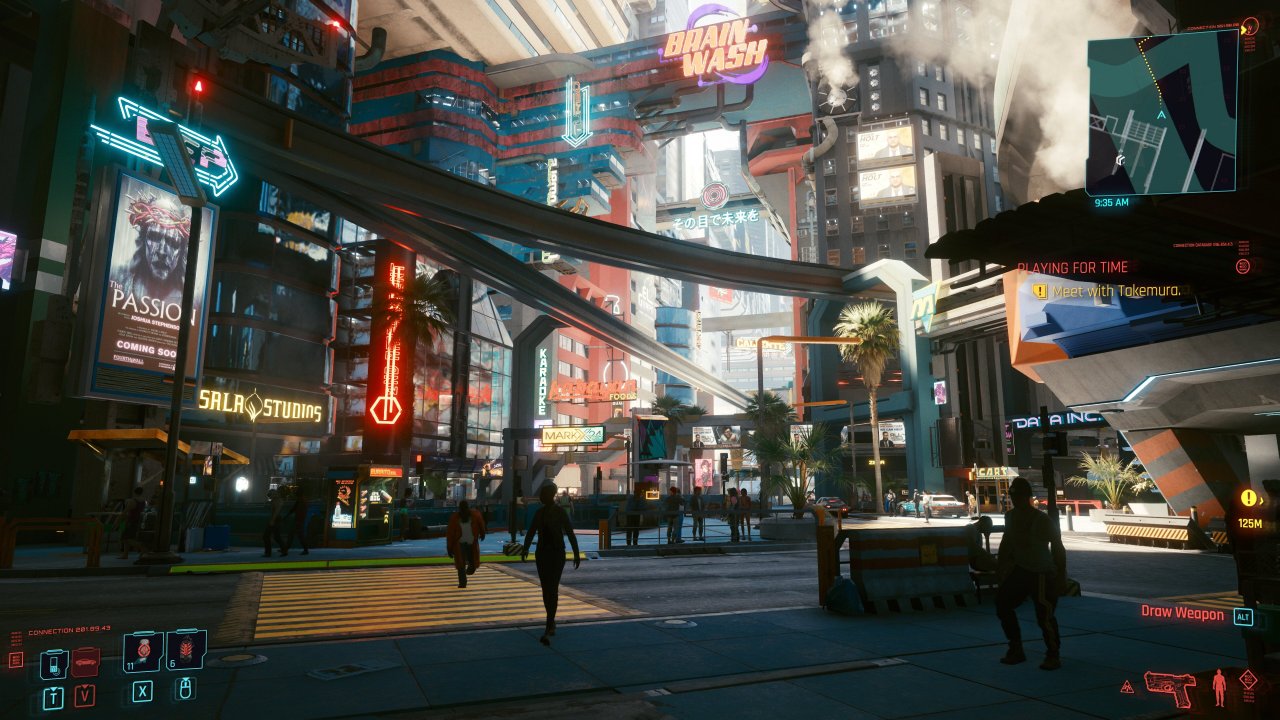
Task: Select the healing item slot showing 6 charges
Action: click(188, 648)
